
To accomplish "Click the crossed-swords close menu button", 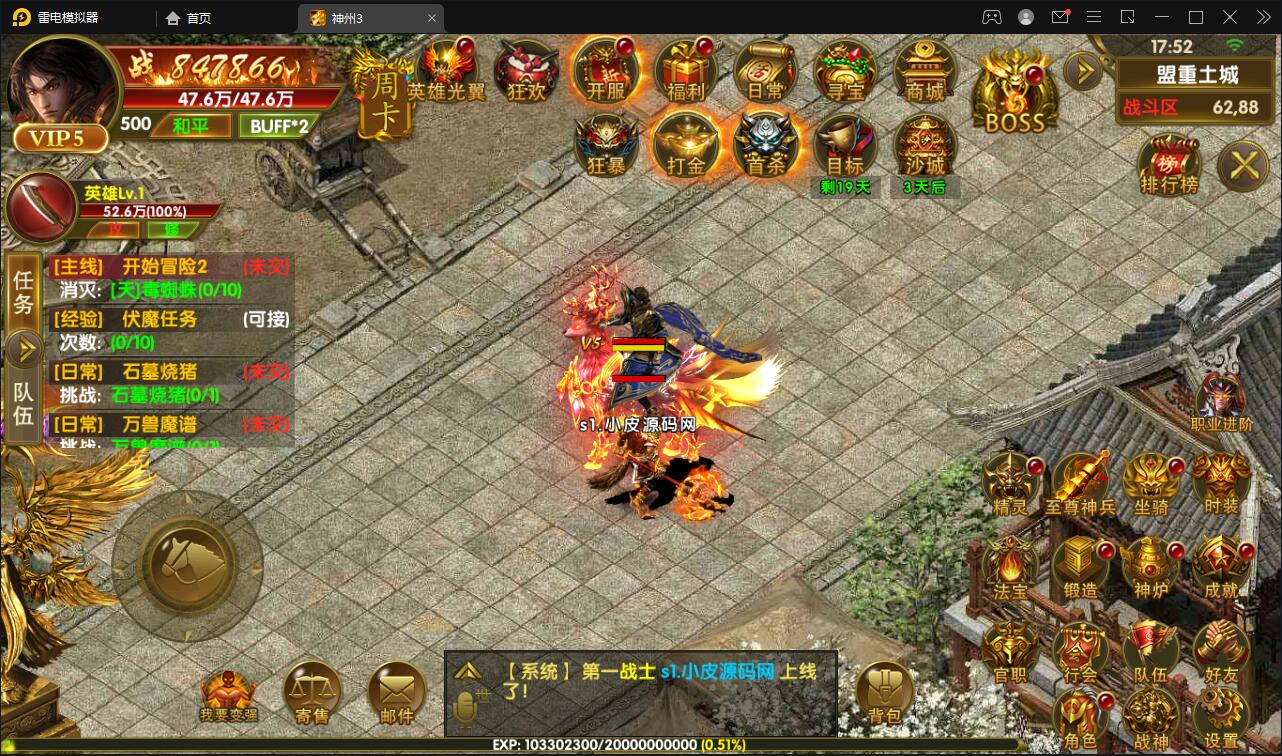I will tap(1245, 164).
